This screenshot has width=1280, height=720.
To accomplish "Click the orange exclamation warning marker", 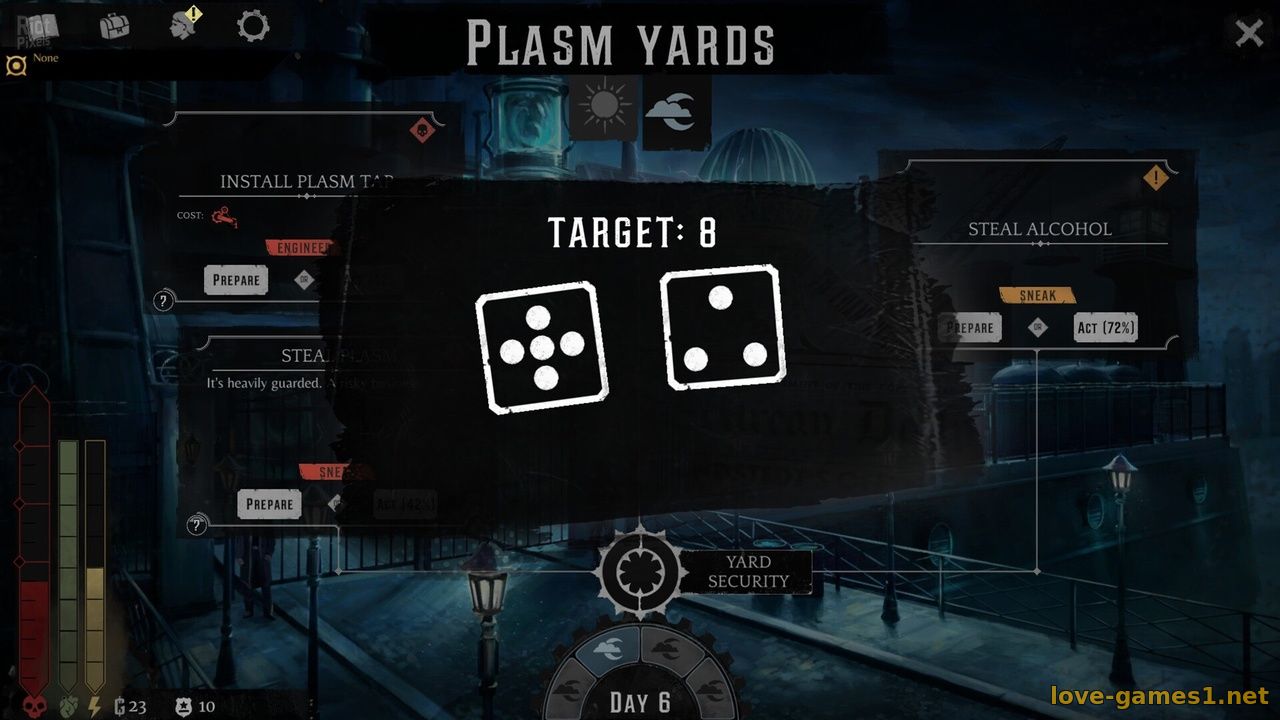I will tap(1156, 179).
